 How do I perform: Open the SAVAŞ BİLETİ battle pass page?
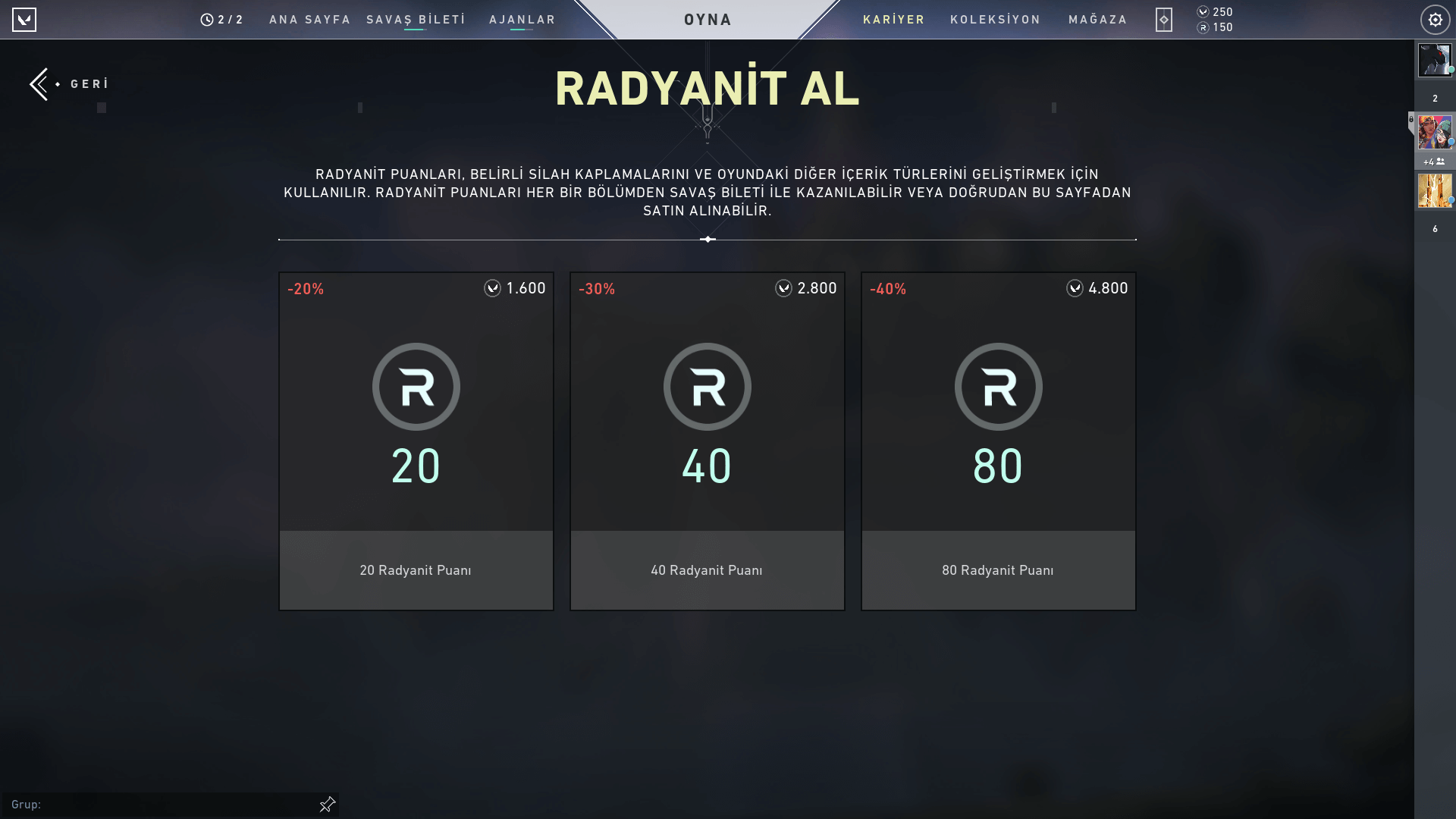[x=415, y=20]
